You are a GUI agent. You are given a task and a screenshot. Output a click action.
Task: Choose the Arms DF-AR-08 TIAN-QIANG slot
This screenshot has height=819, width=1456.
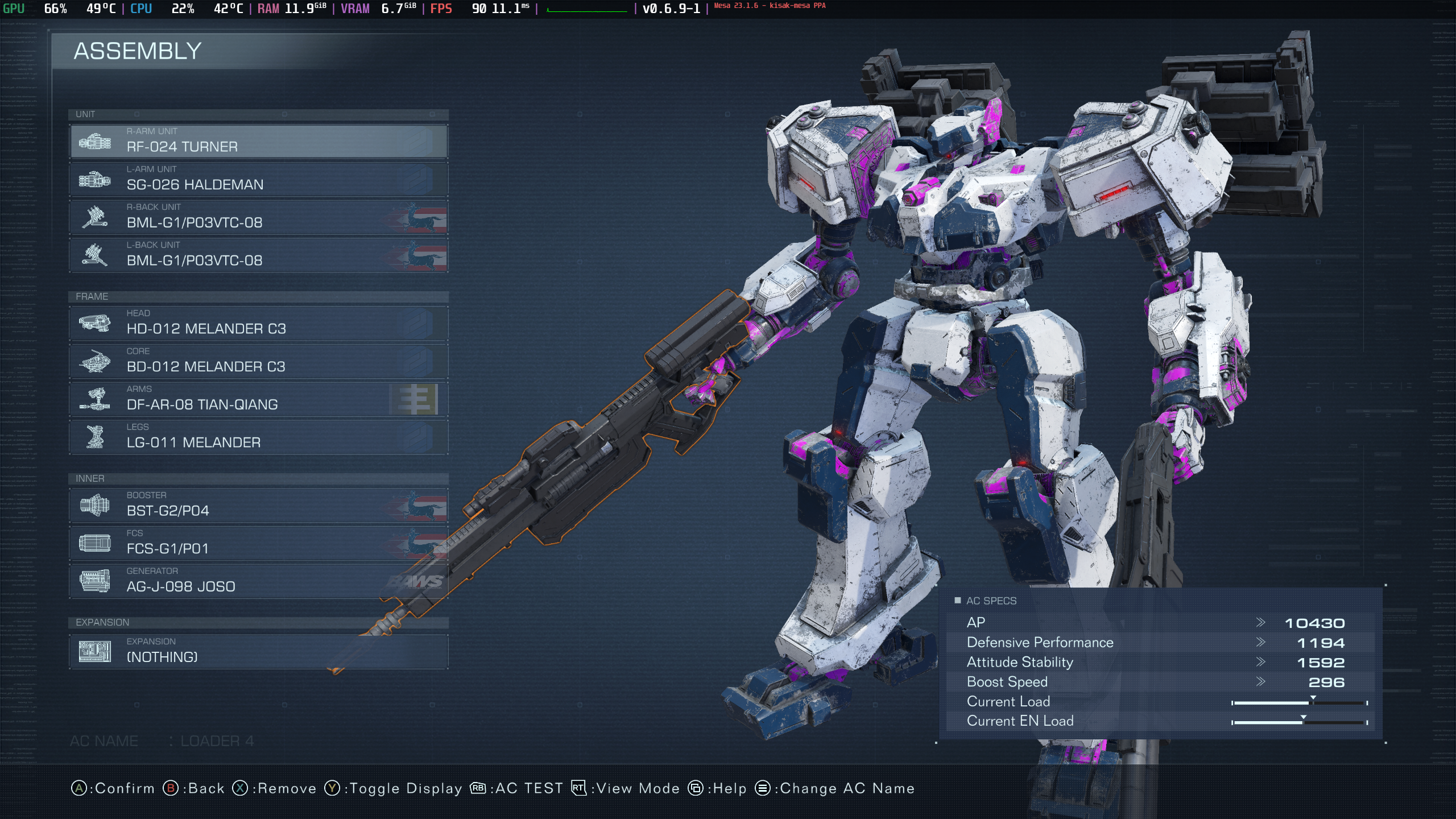[x=259, y=399]
